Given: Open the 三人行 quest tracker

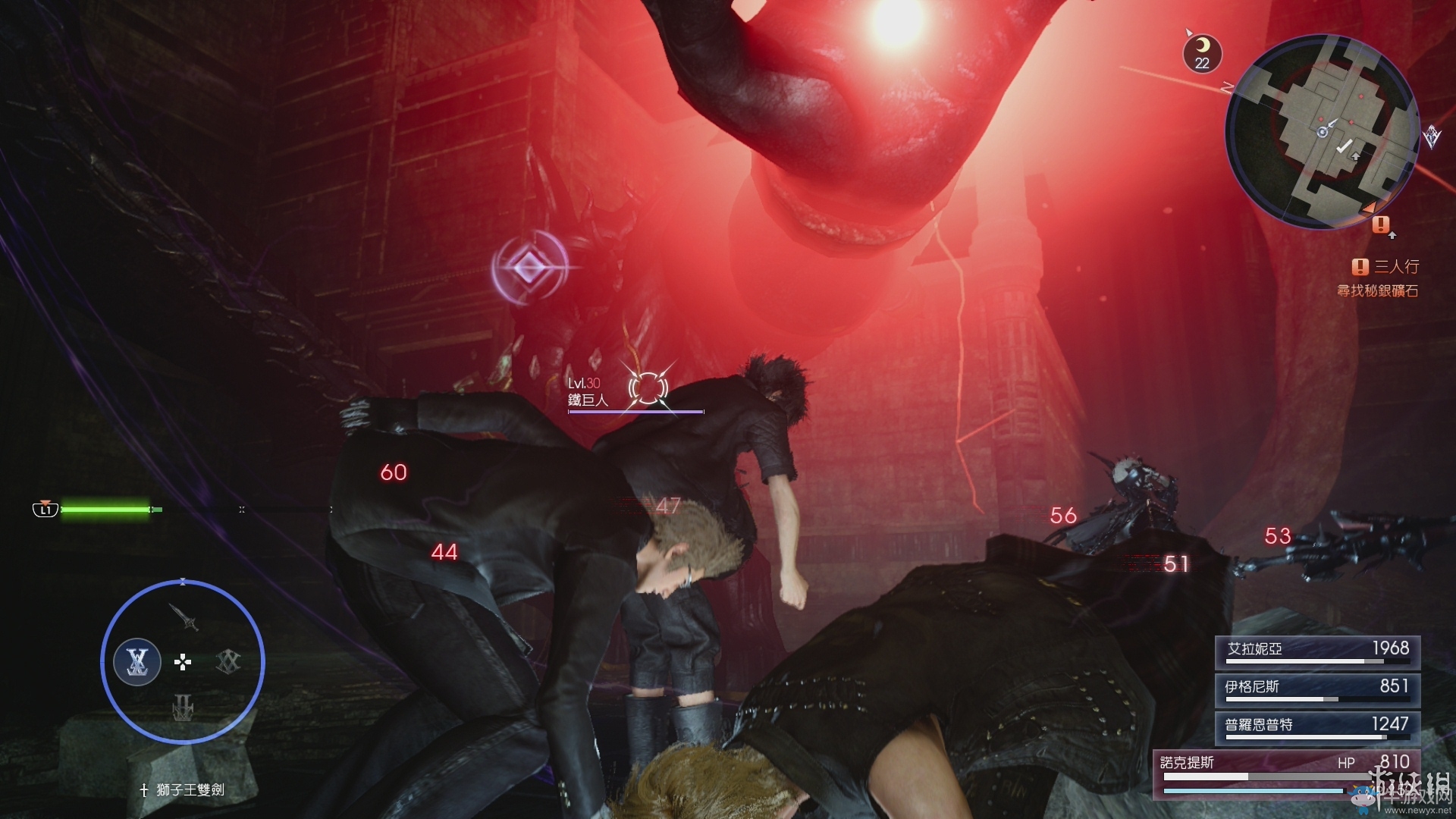Looking at the screenshot, I should 1385,266.
